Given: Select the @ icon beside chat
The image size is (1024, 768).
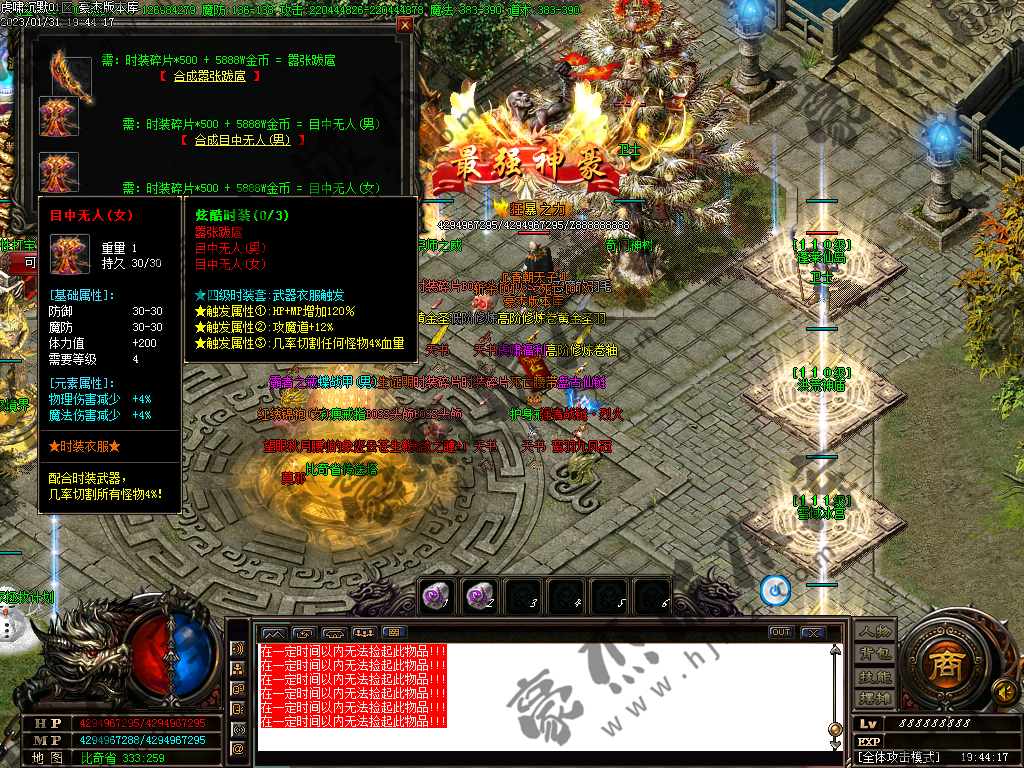Looking at the screenshot, I should pos(238,748).
